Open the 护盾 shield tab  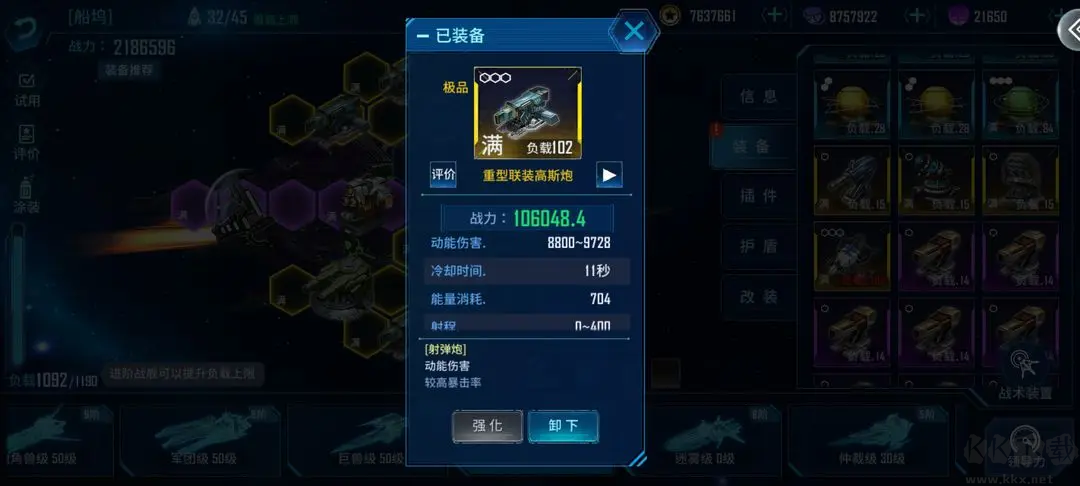click(758, 247)
